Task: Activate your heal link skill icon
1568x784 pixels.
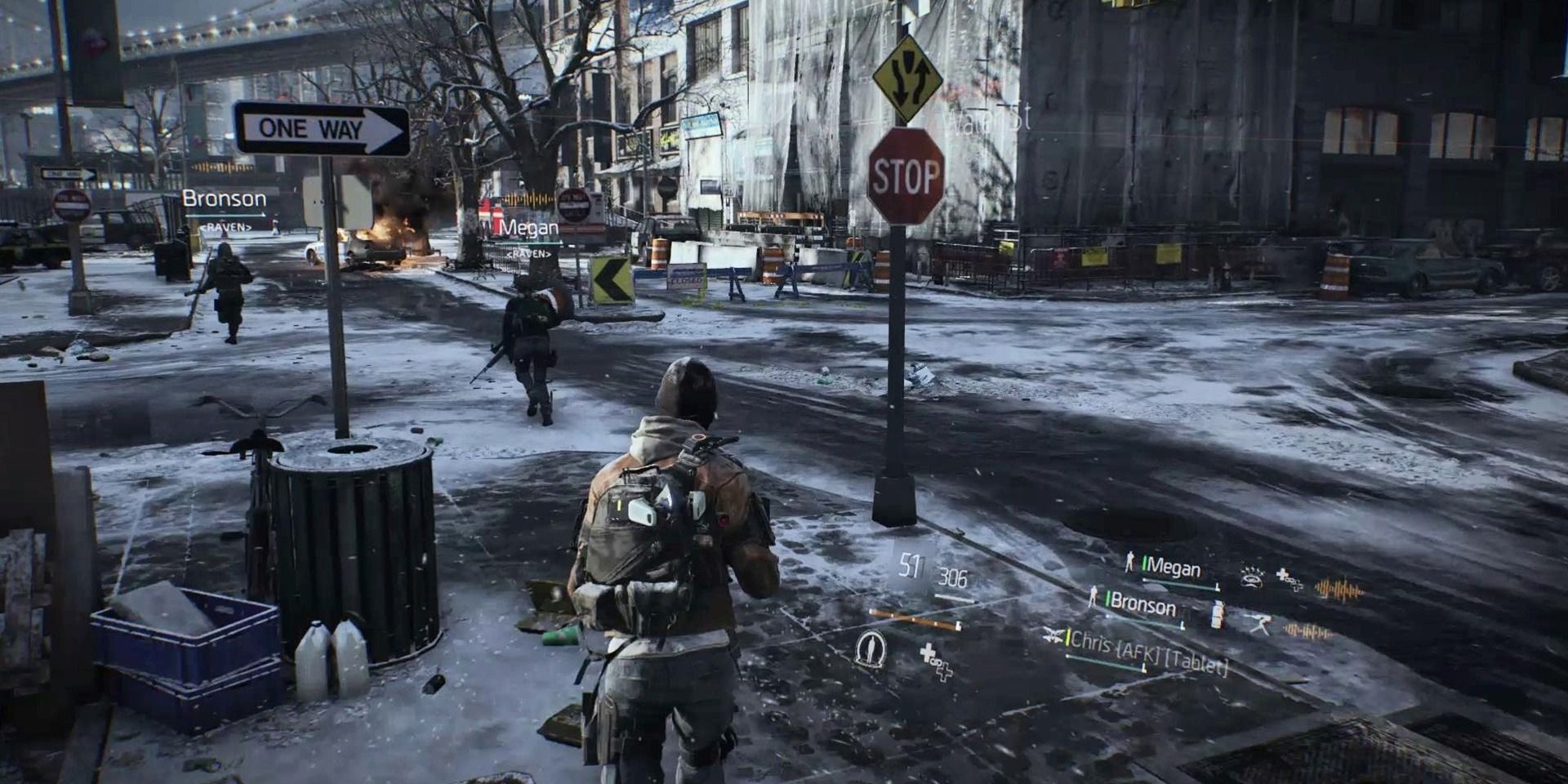Action: tap(935, 661)
